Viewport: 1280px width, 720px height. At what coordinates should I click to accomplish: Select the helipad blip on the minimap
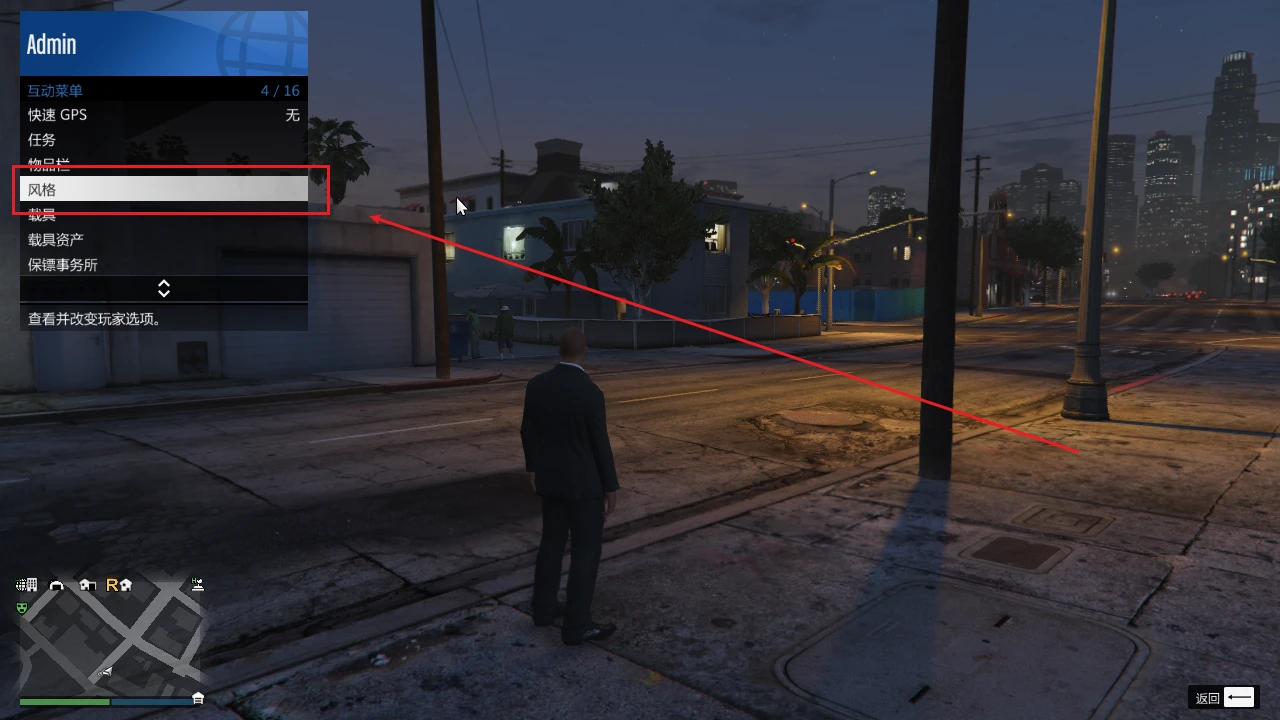click(x=197, y=585)
